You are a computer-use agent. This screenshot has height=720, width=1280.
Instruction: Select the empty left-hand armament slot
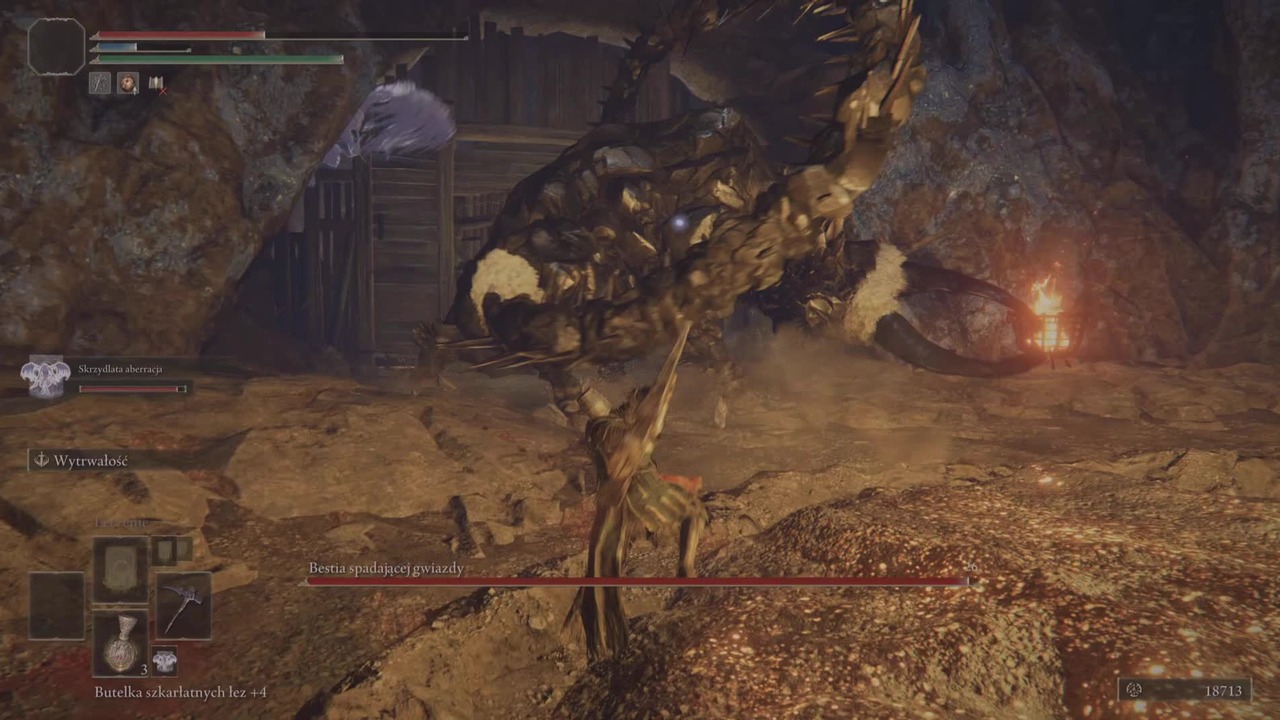coord(56,606)
